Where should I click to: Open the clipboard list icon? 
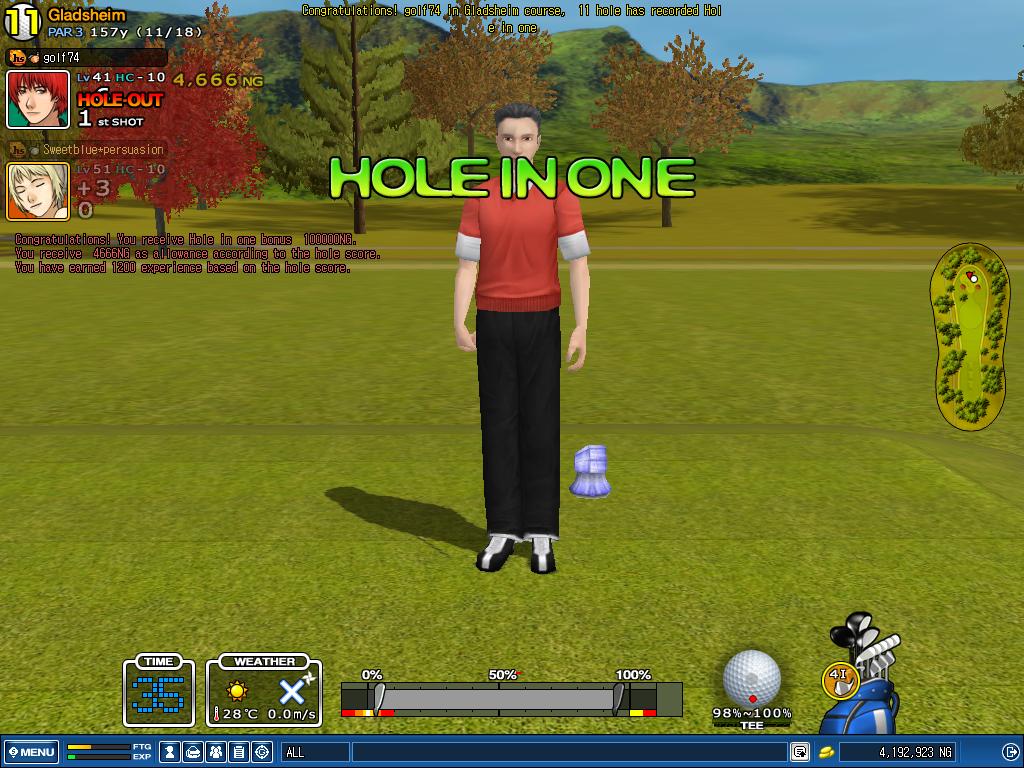click(239, 752)
